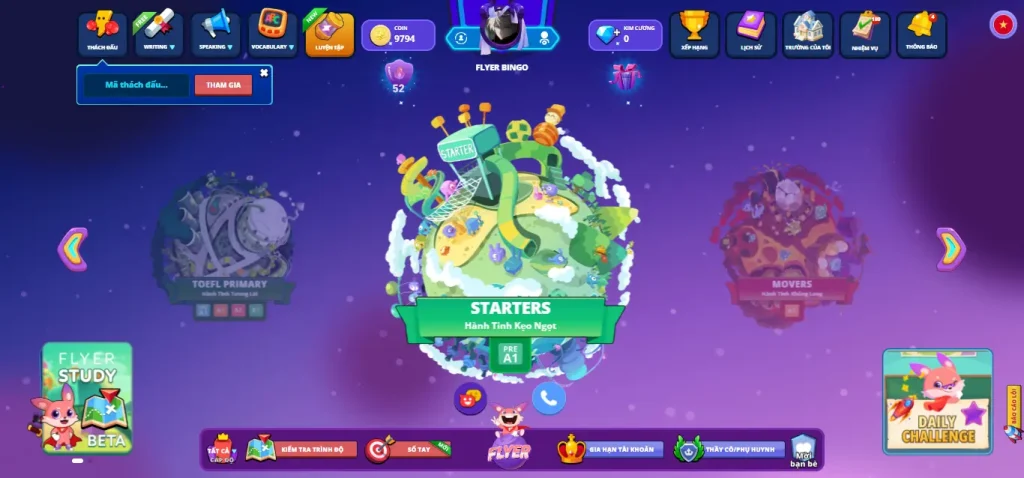Open the Speaking dropdown
This screenshot has width=1024, height=478.
pyautogui.click(x=215, y=33)
